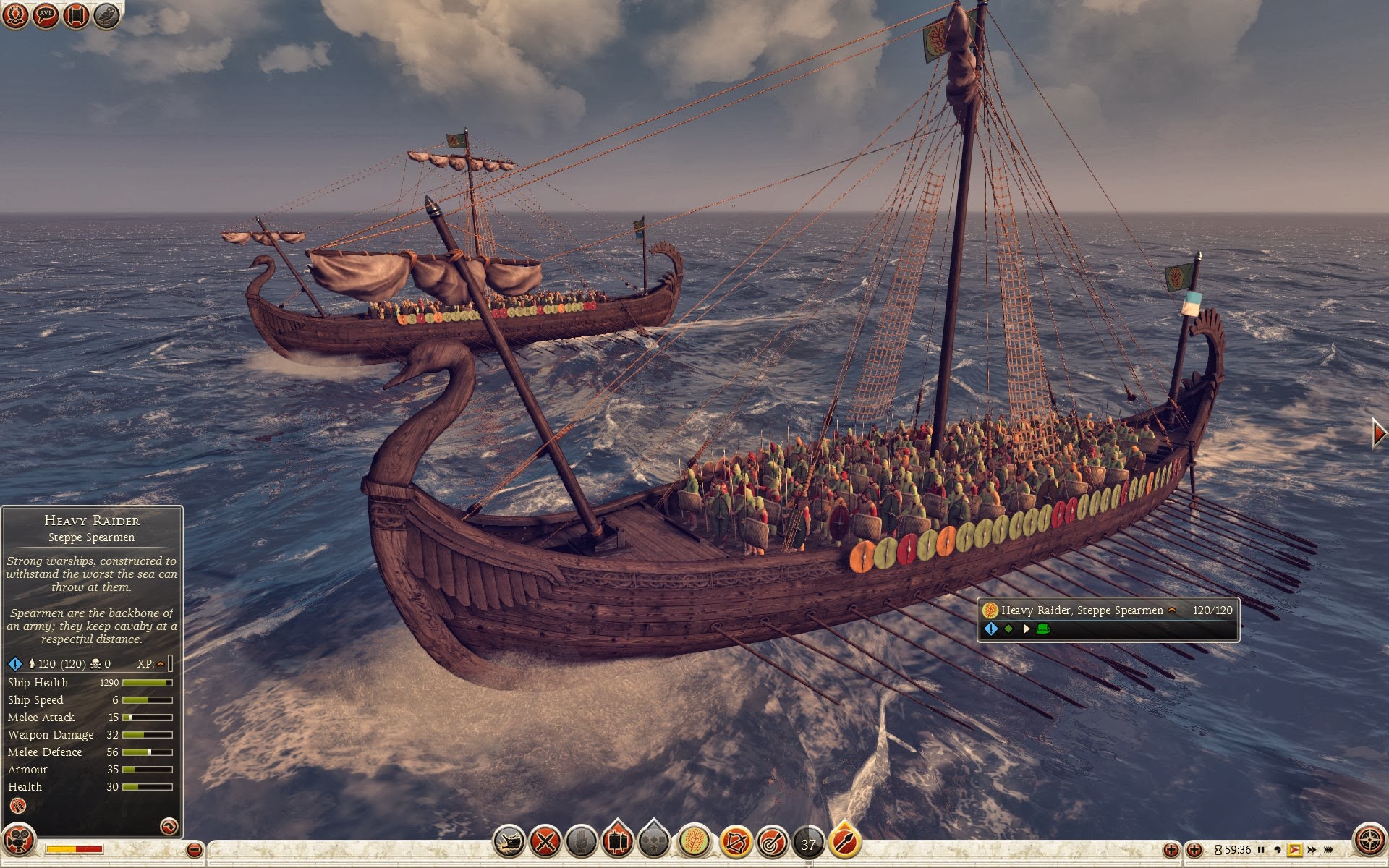Click the red camera button

click(18, 841)
